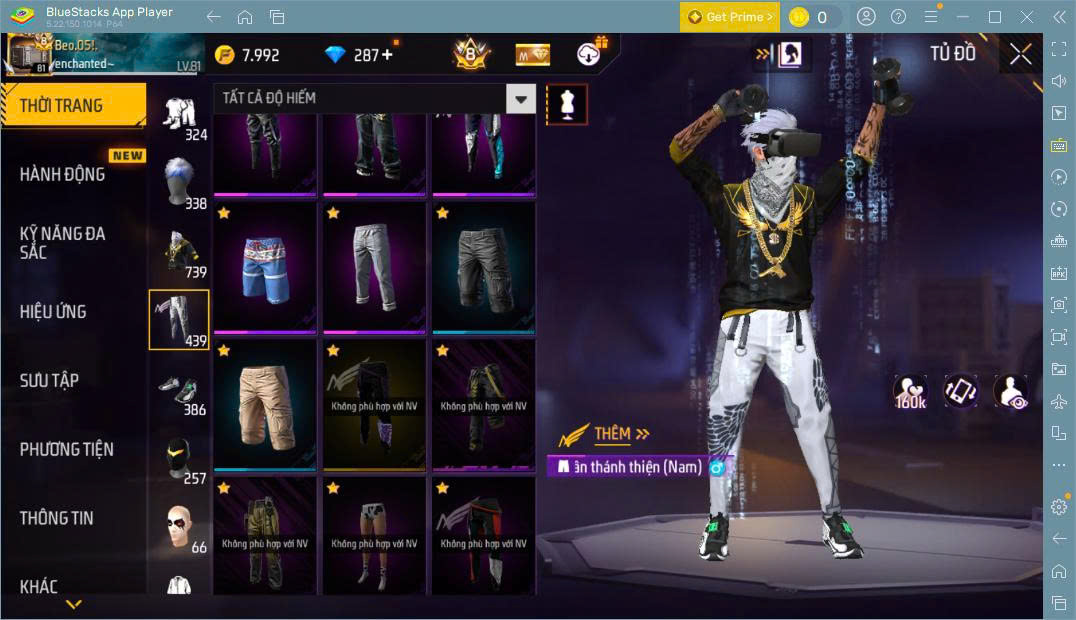Show the Thông Tin tab
Image resolution: width=1076 pixels, height=620 pixels.
(x=57, y=517)
